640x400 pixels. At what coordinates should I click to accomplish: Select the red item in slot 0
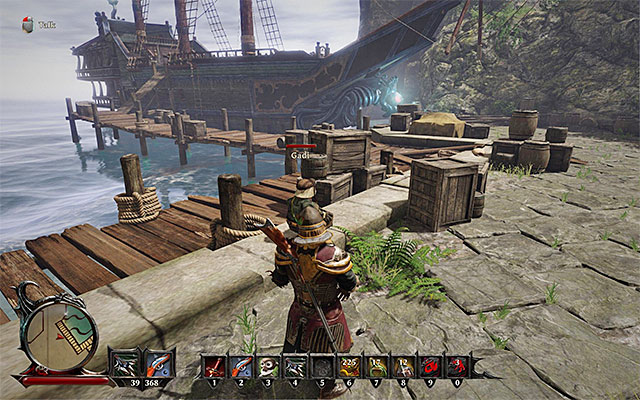(x=457, y=366)
